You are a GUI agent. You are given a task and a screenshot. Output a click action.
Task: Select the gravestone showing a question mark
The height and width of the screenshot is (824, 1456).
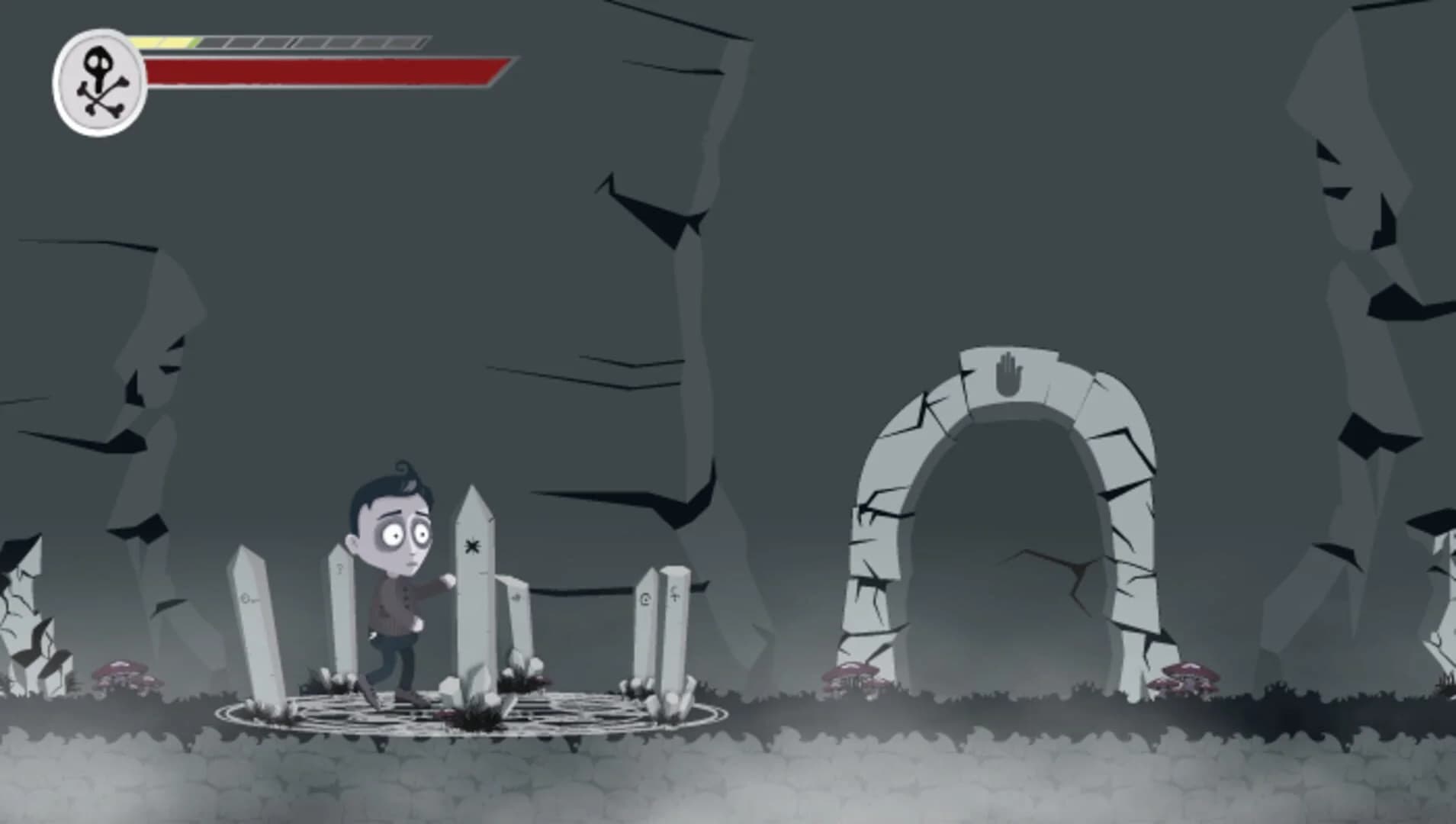[x=339, y=568]
